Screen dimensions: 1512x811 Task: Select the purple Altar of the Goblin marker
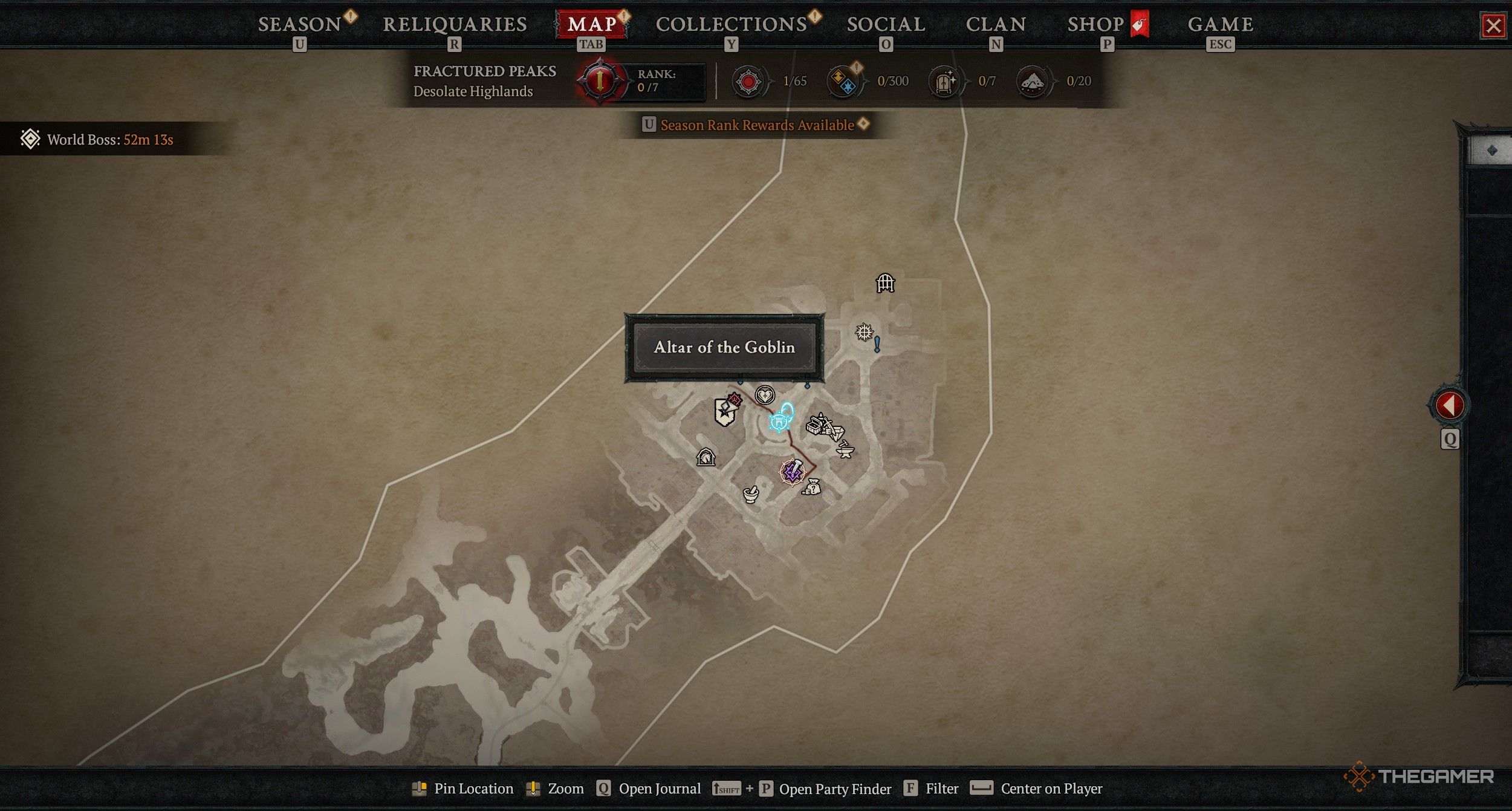point(793,472)
